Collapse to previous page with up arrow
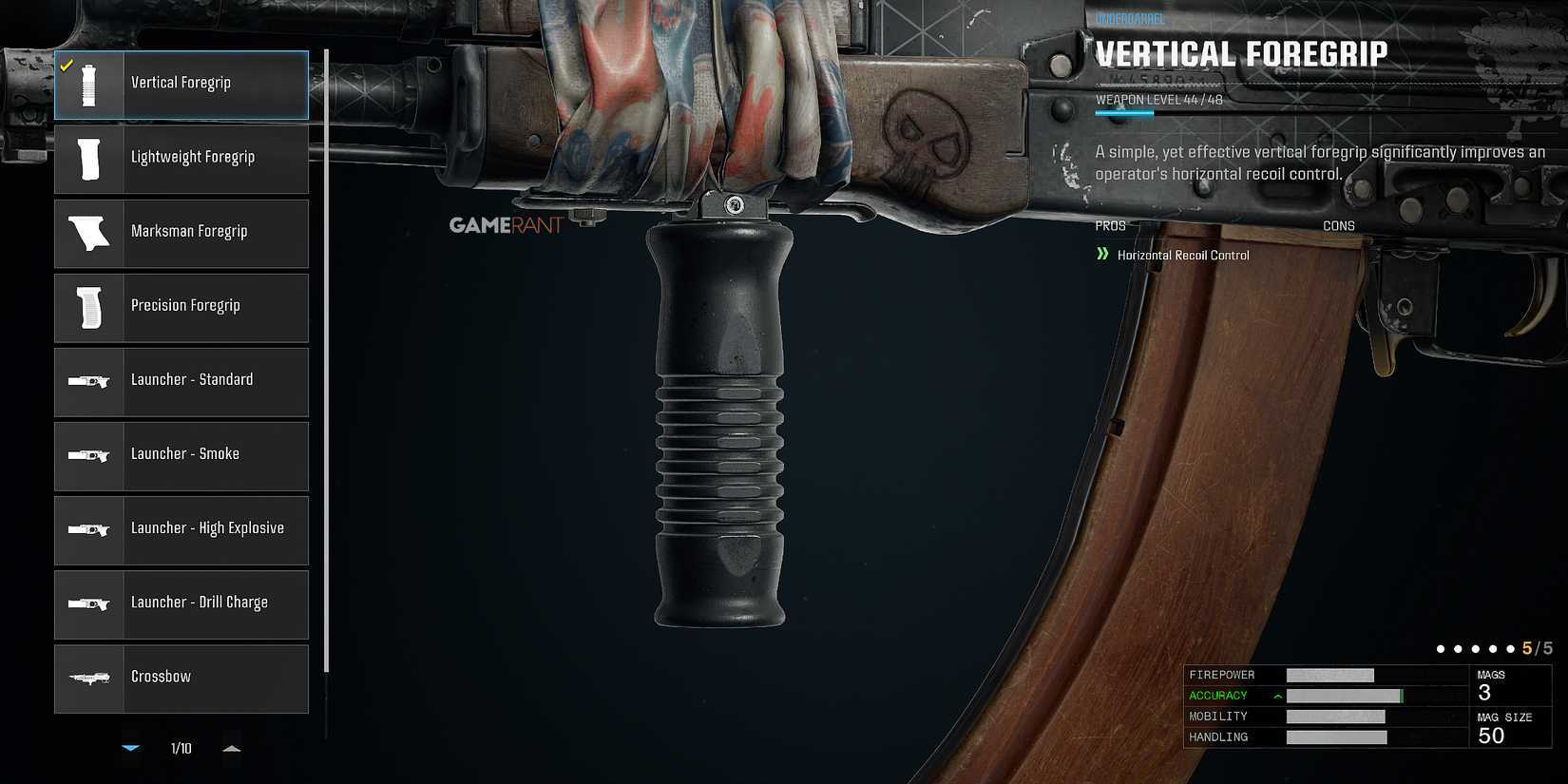The height and width of the screenshot is (784, 1568). coord(231,748)
